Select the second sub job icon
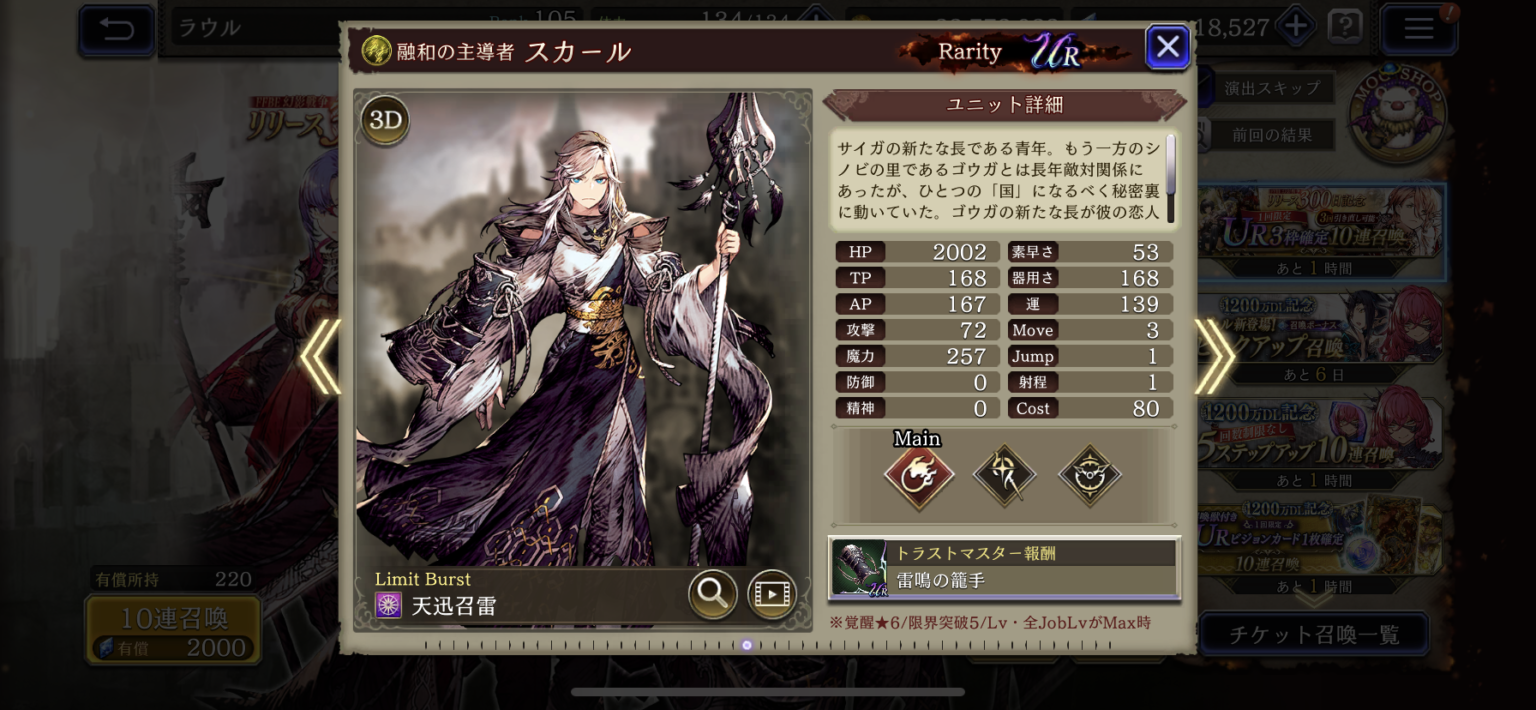This screenshot has width=1536, height=710. (x=1004, y=475)
